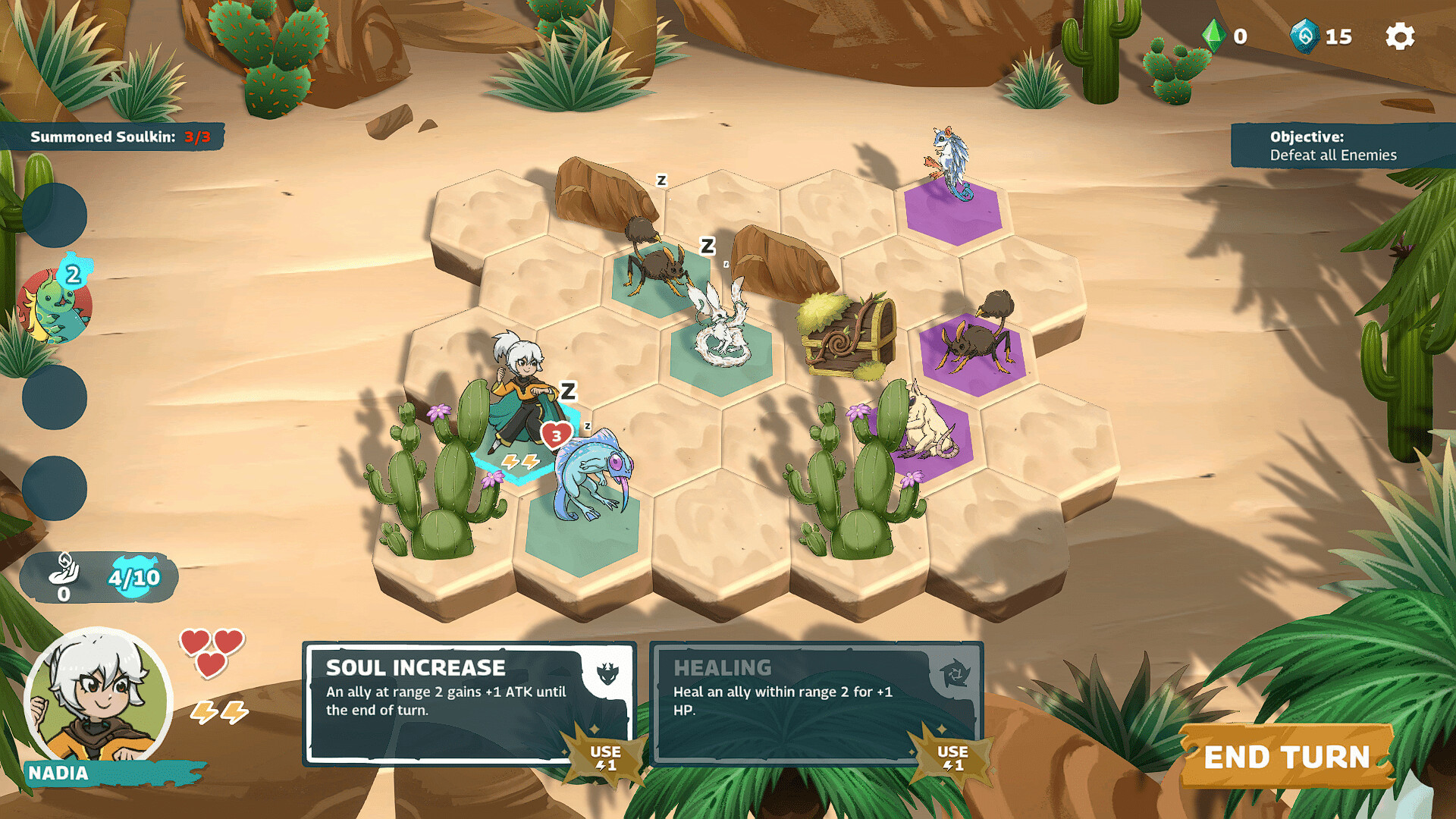Select Nadia's character portrait
This screenshot has width=1456, height=819.
point(97,698)
